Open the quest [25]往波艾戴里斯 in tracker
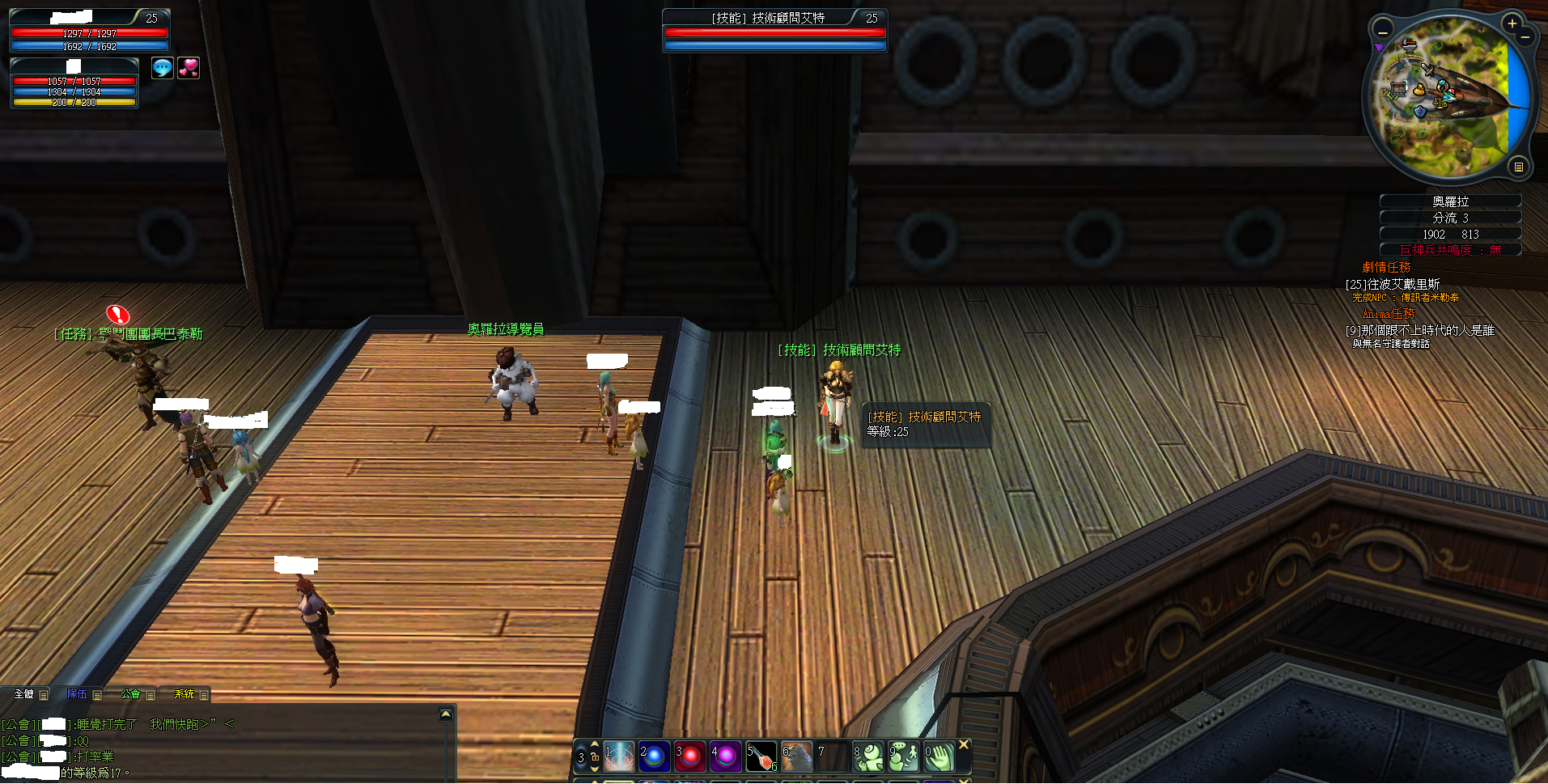This screenshot has height=784, width=1548. [x=1392, y=284]
